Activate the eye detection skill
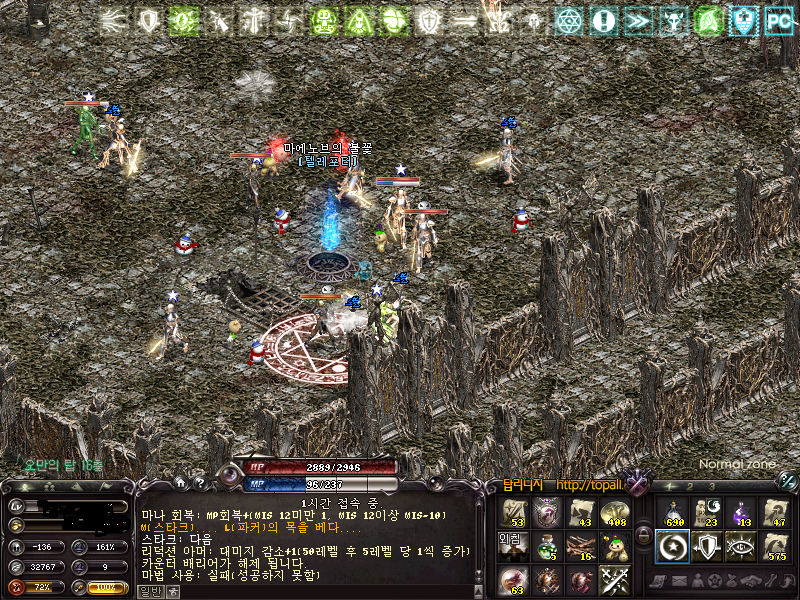The image size is (800, 600). [741, 545]
